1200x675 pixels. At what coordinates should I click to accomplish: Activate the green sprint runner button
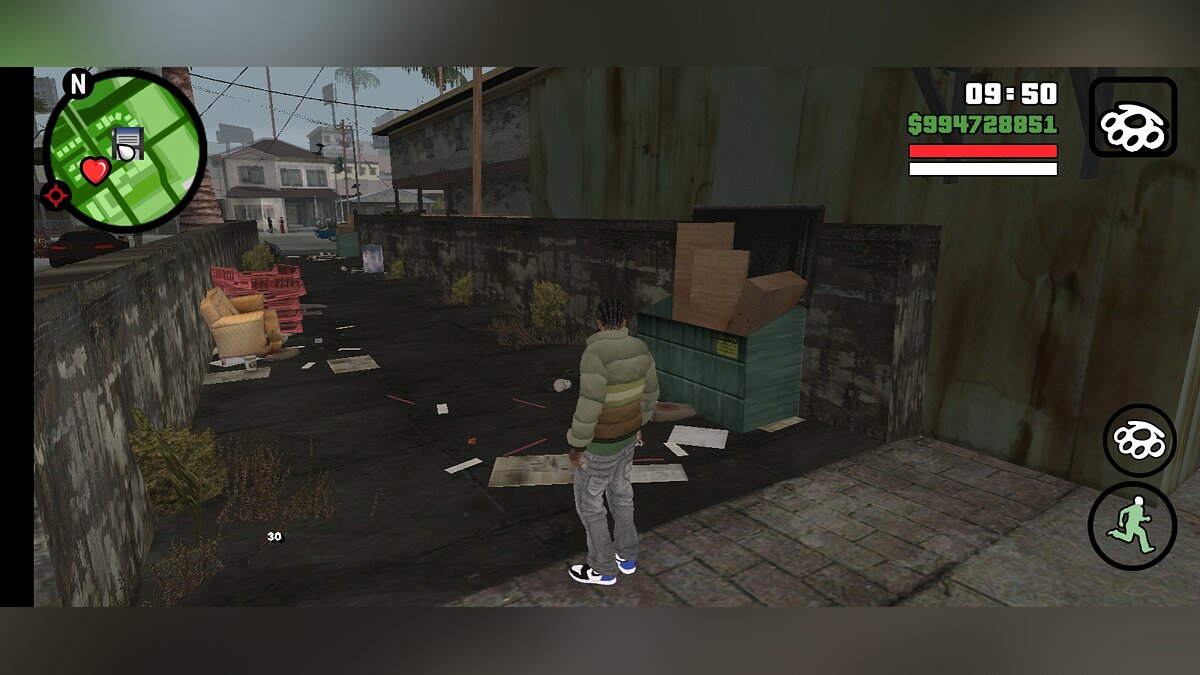point(1132,526)
